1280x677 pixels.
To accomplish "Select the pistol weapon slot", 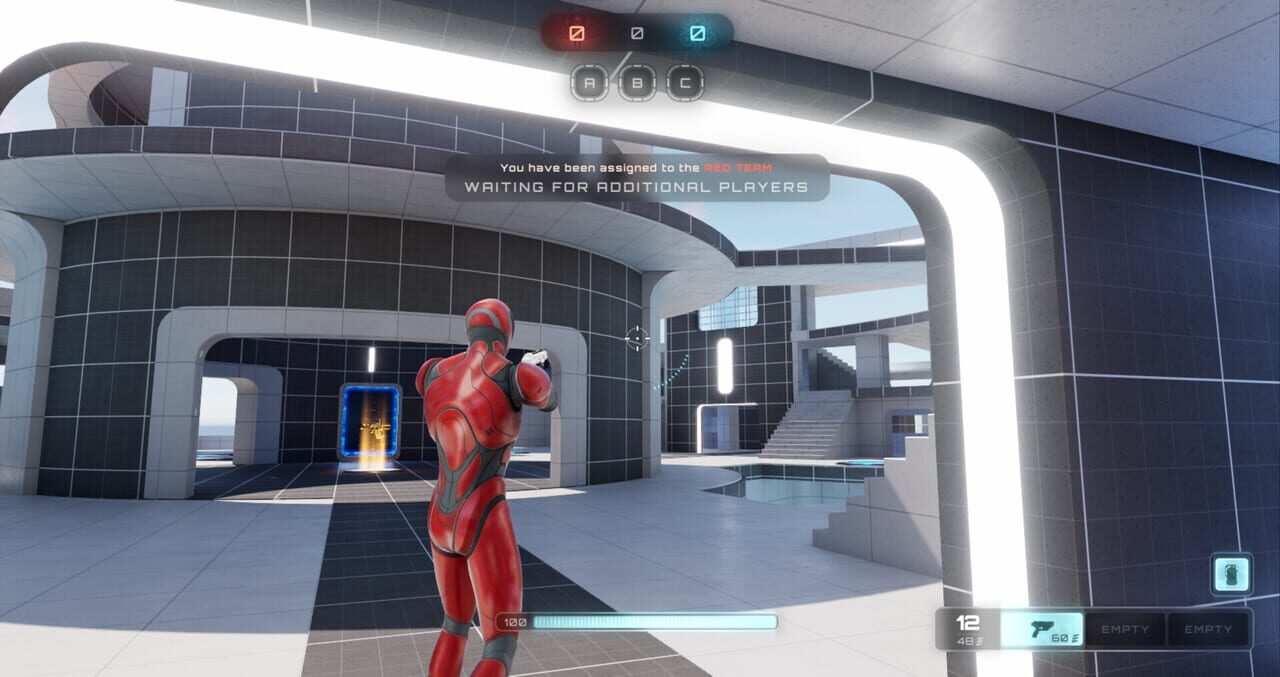I will (1042, 629).
